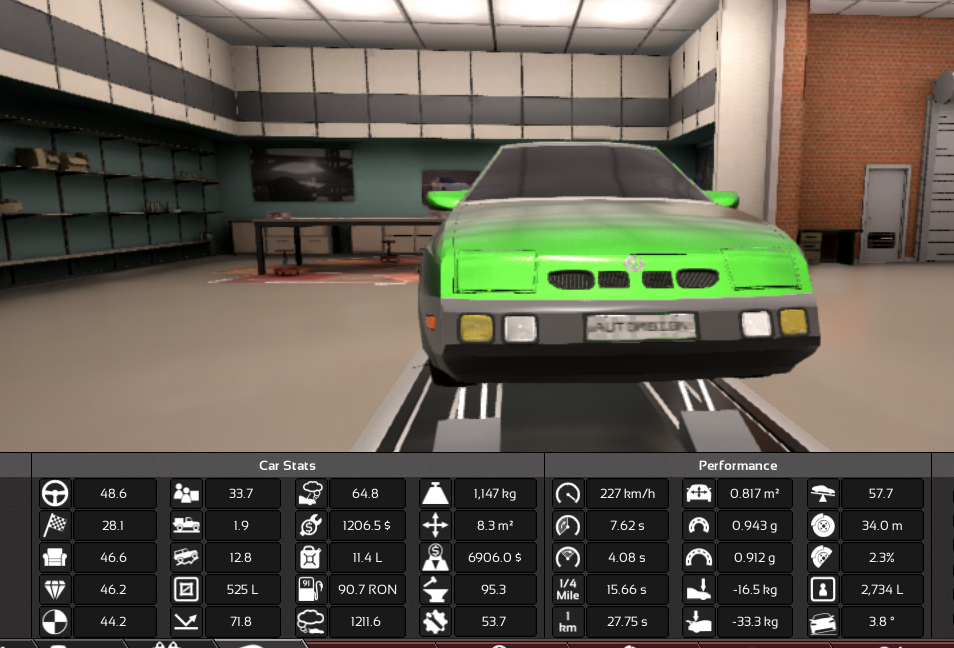954x648 pixels.
Task: Select the 1/4 Mile time icon
Action: coord(567,589)
